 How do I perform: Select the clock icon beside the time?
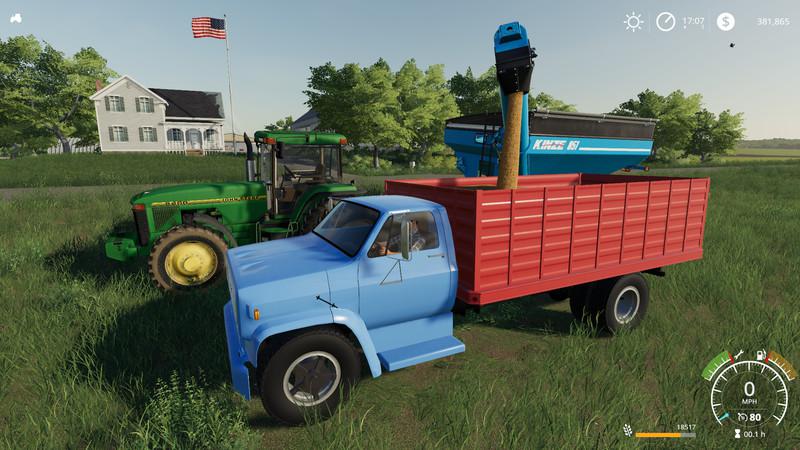point(665,21)
